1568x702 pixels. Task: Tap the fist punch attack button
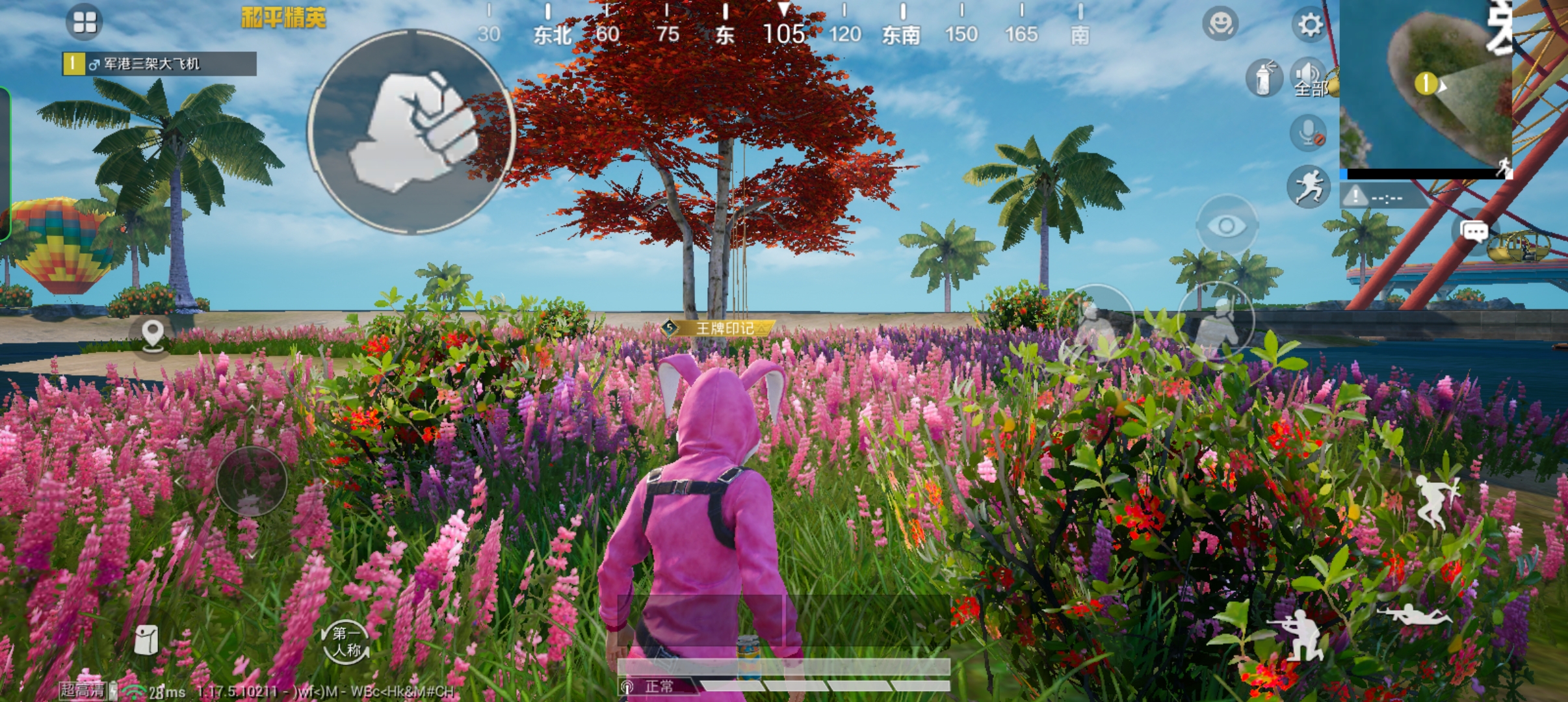tap(412, 131)
